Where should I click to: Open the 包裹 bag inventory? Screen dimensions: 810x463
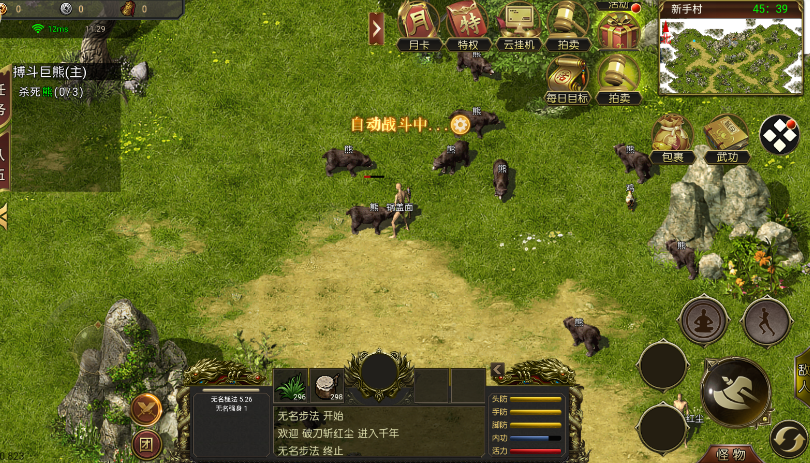pos(672,138)
